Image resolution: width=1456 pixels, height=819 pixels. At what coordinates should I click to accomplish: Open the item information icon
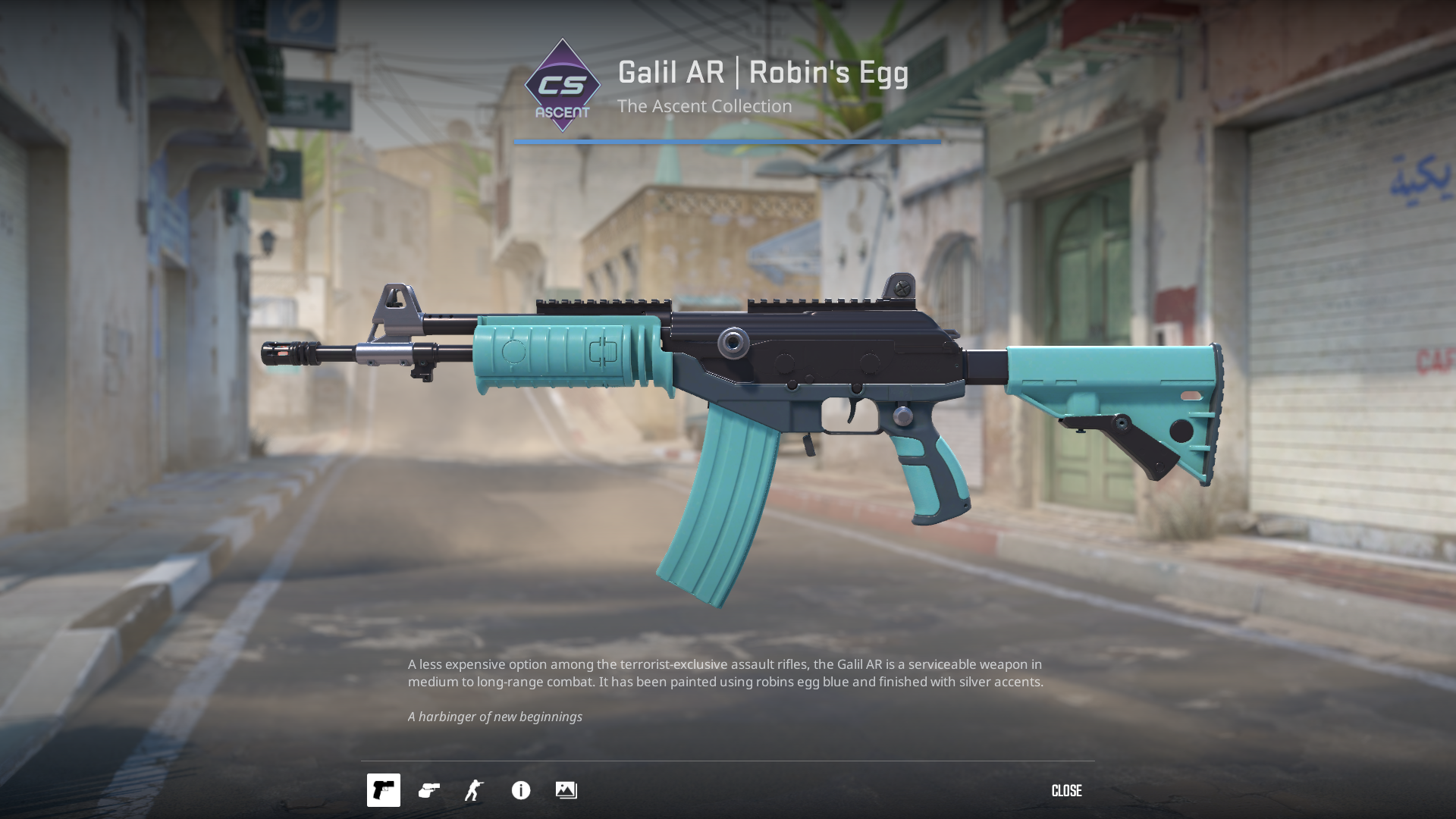521,790
